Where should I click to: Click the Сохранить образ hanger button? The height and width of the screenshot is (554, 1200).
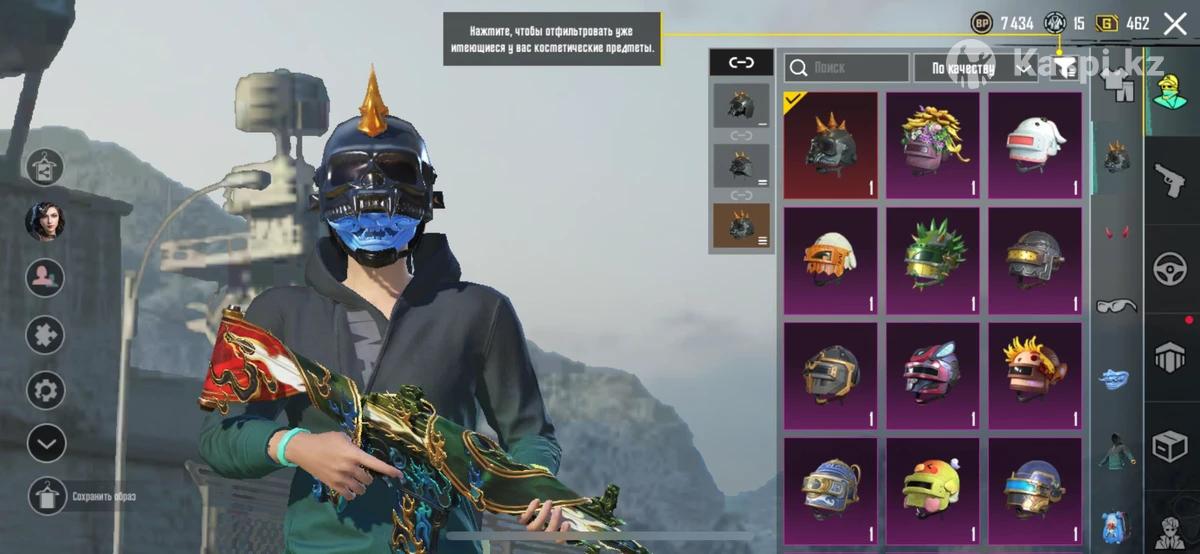46,496
